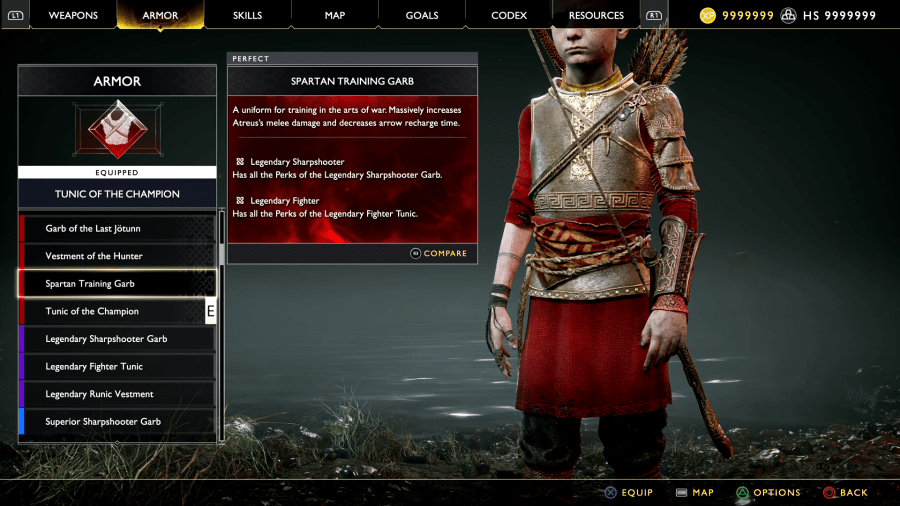Open the Skills tab
Image resolution: width=900 pixels, height=506 pixels.
247,15
